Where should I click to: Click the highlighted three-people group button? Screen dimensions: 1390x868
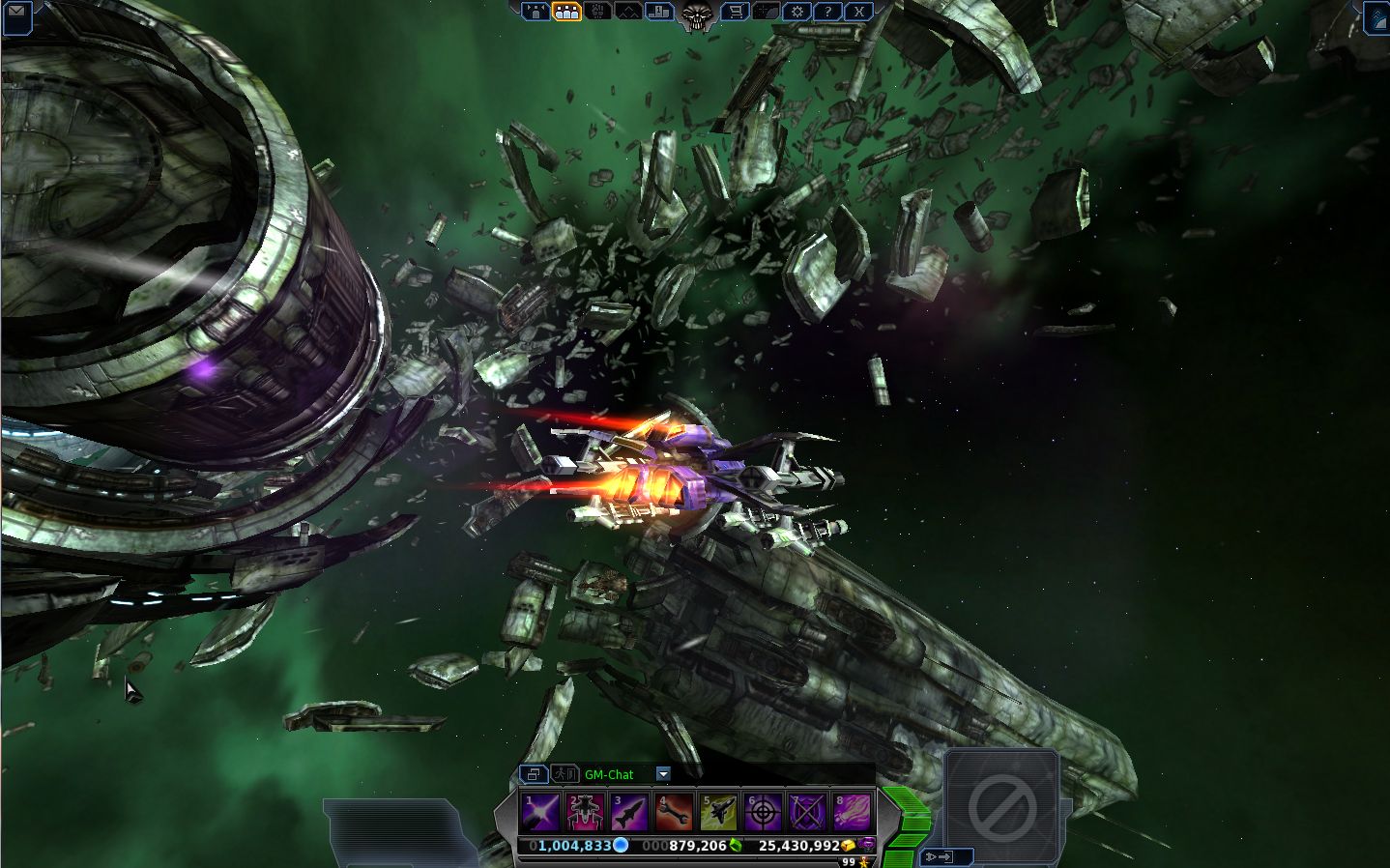point(567,12)
